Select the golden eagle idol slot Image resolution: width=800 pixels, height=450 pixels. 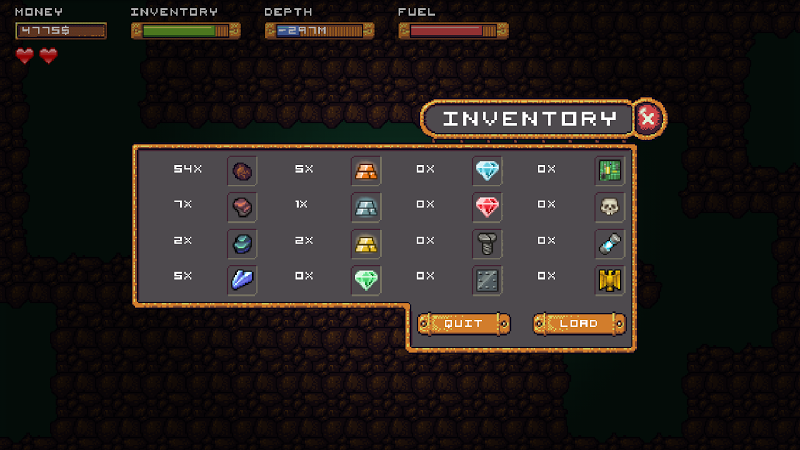click(609, 281)
